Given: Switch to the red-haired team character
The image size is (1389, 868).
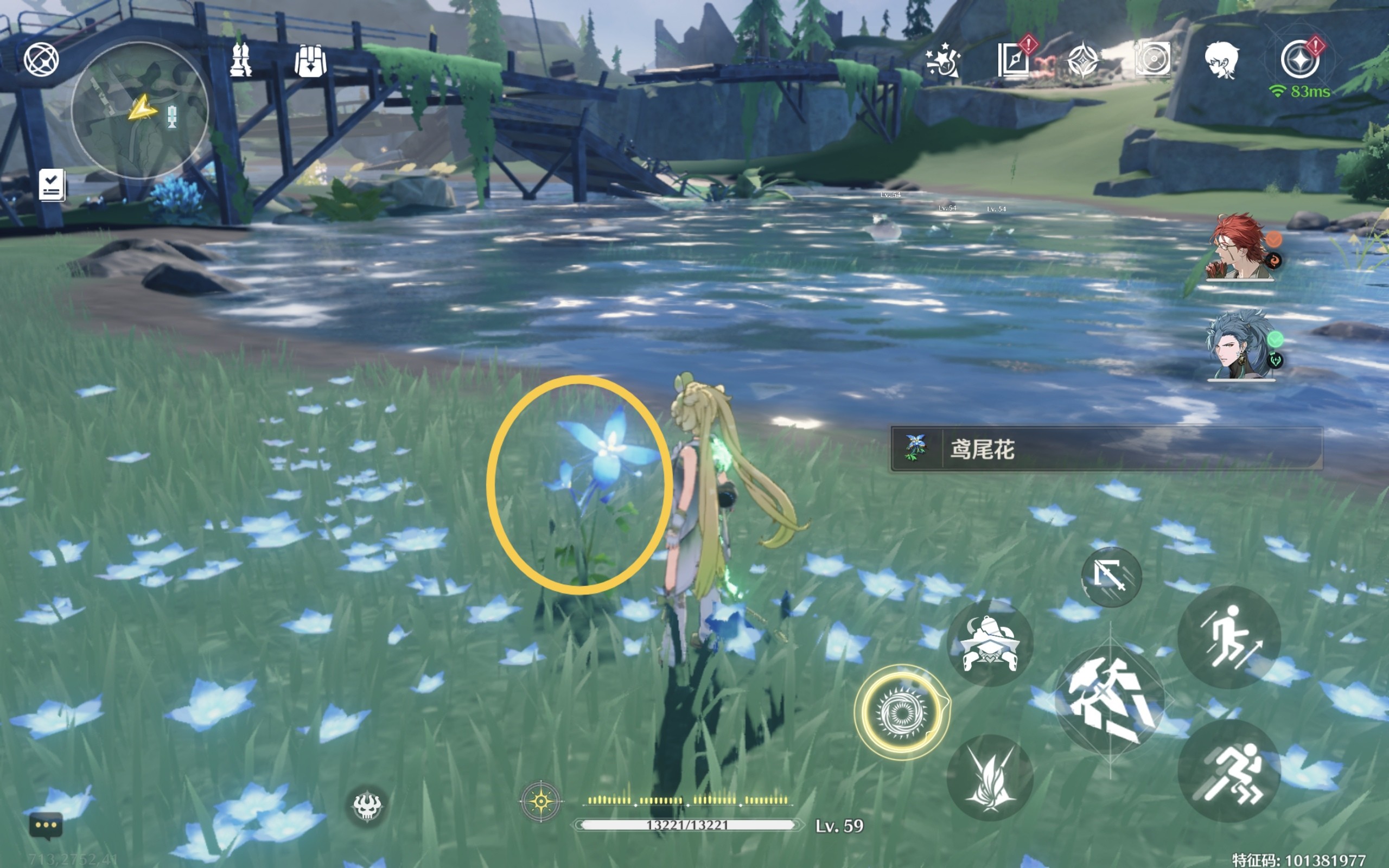Looking at the screenshot, I should (x=1240, y=248).
